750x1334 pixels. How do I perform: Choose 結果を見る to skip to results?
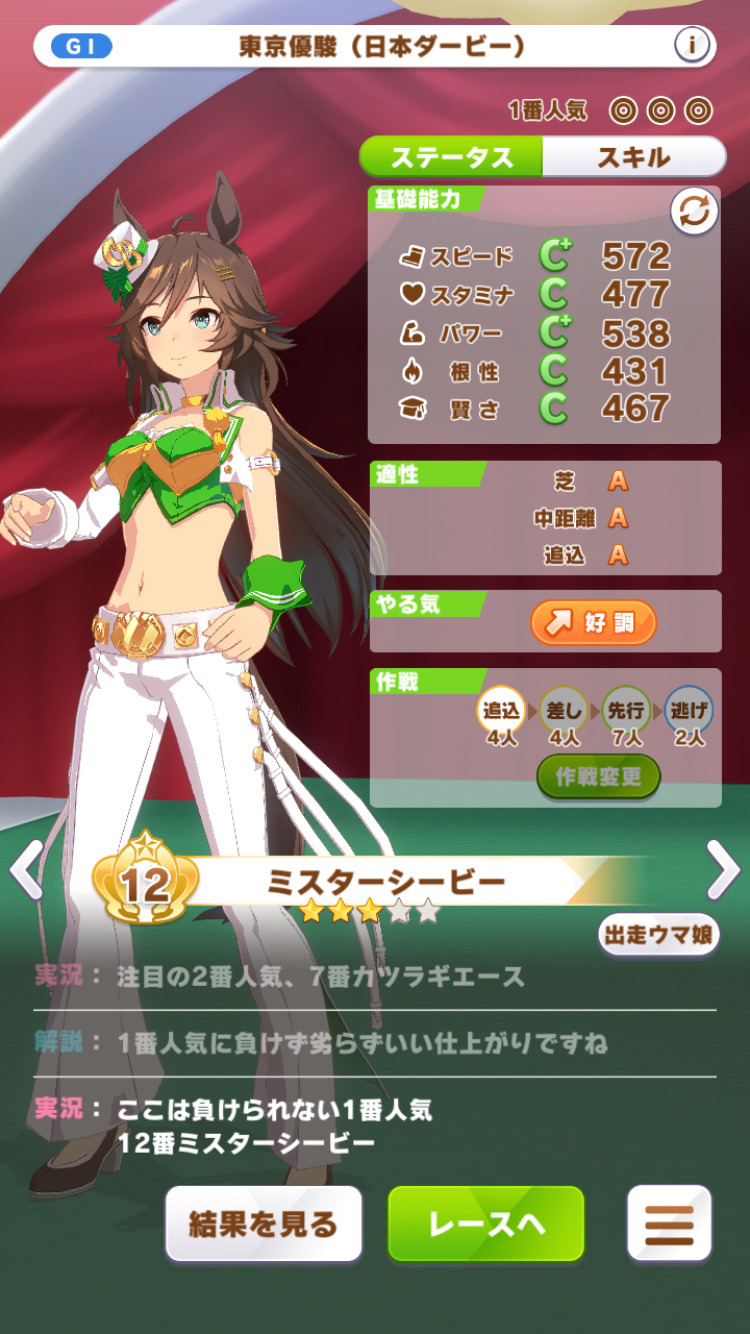pyautogui.click(x=264, y=1224)
